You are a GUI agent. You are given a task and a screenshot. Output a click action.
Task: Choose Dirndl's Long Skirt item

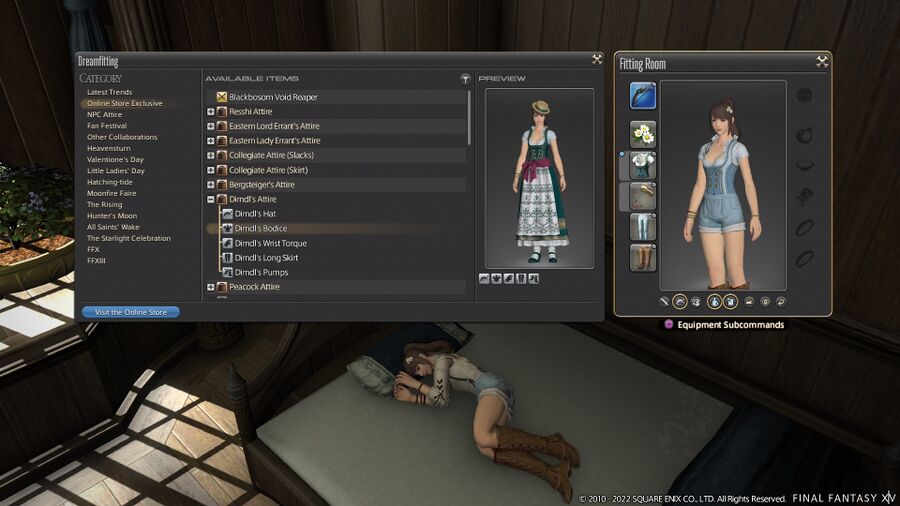[x=266, y=258]
